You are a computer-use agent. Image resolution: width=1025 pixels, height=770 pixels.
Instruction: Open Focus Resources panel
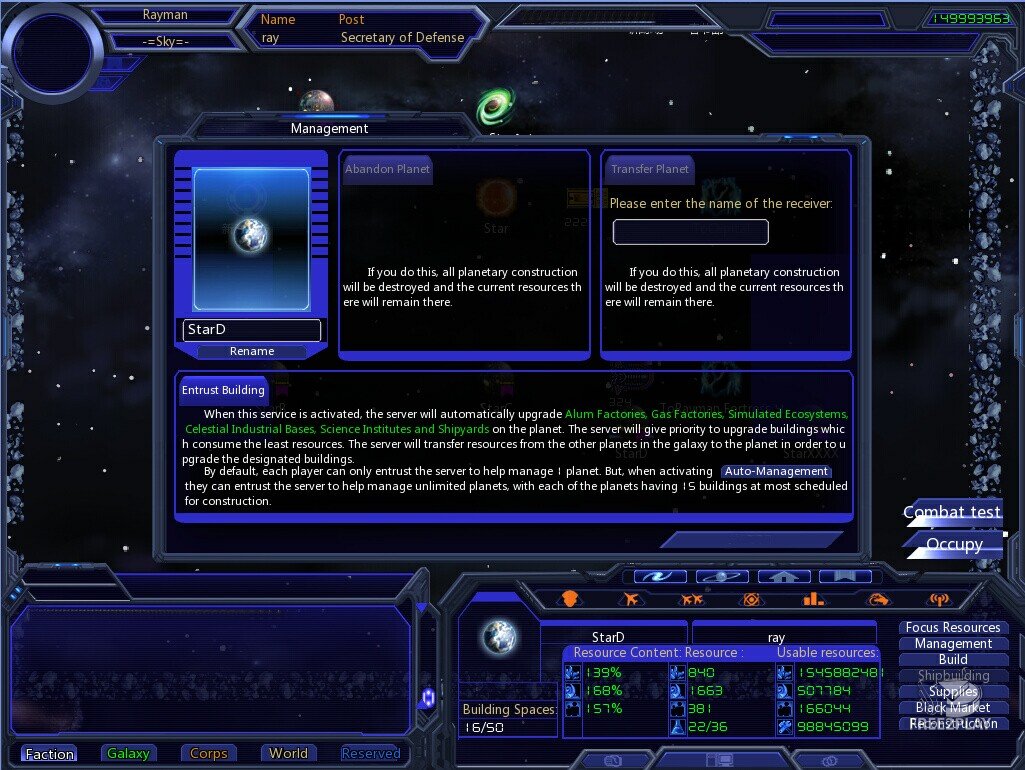pyautogui.click(x=953, y=628)
